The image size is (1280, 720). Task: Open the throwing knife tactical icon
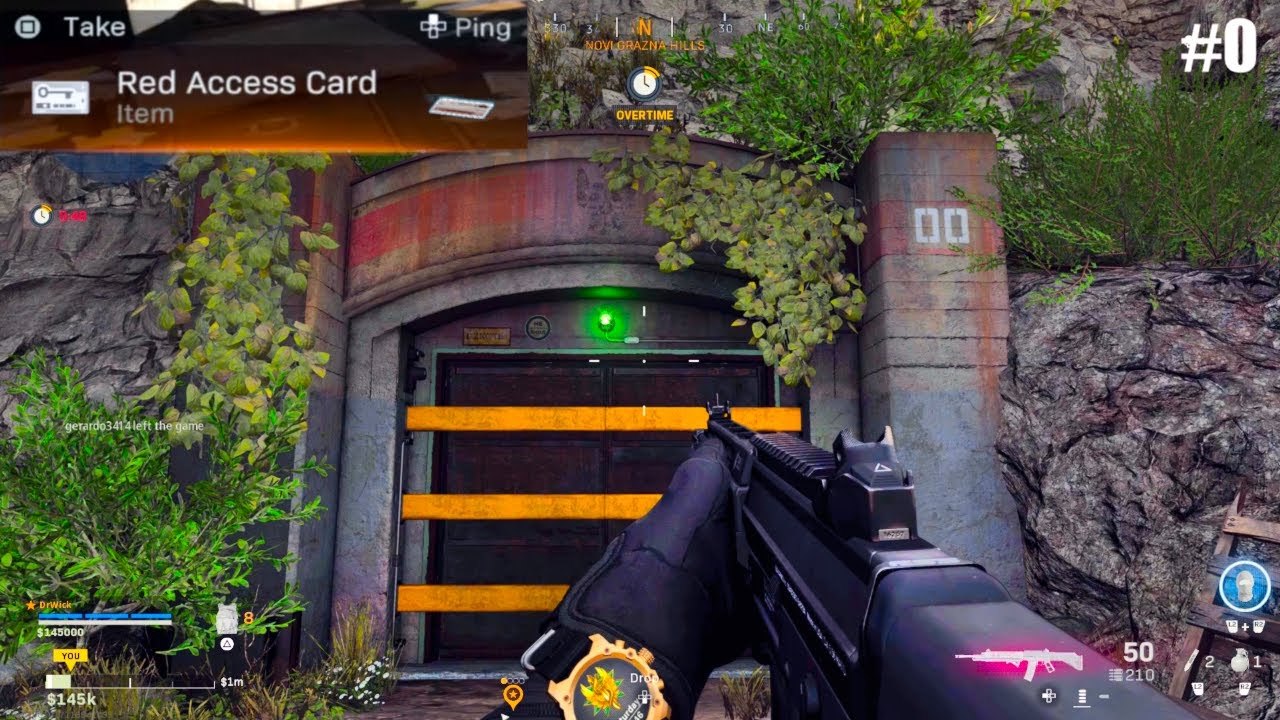click(1191, 661)
